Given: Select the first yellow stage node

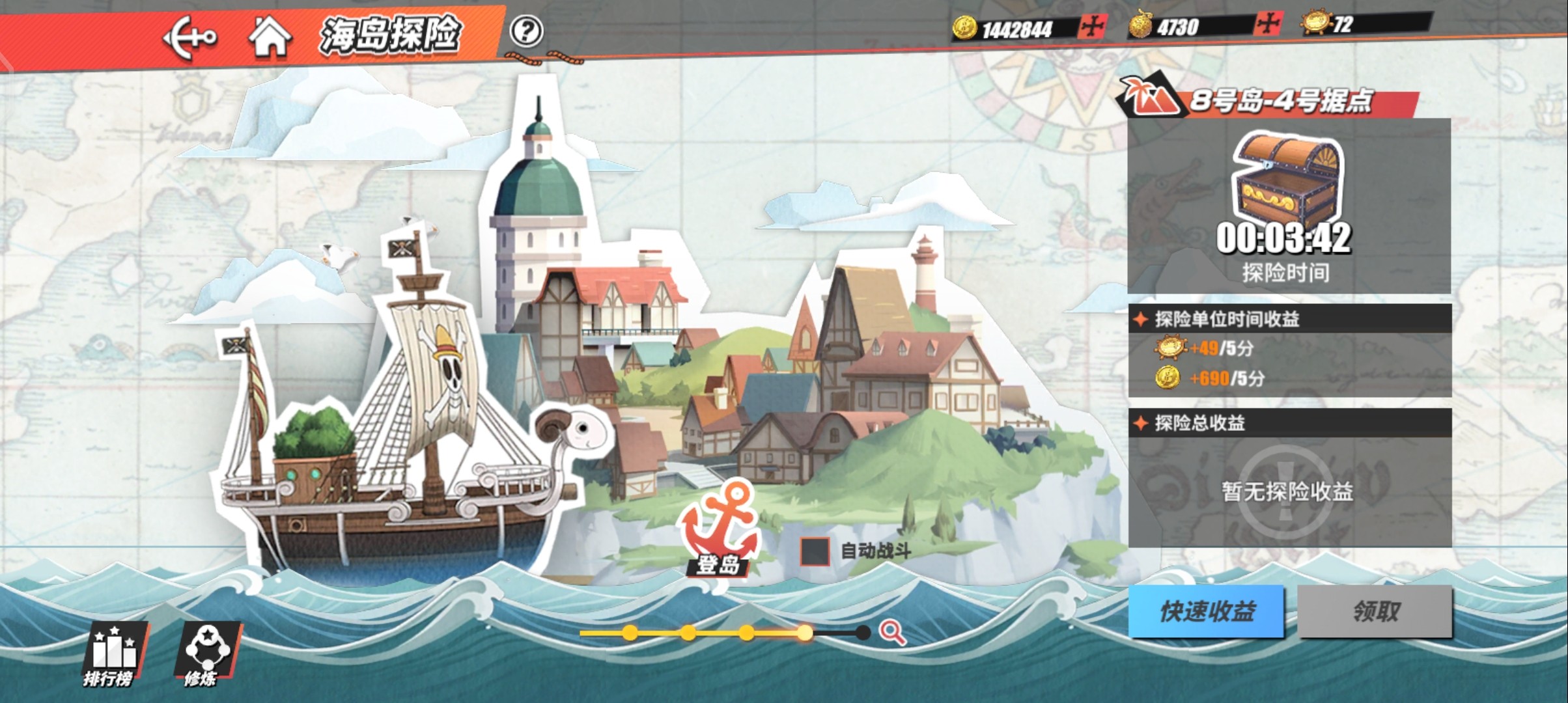Looking at the screenshot, I should (x=630, y=632).
